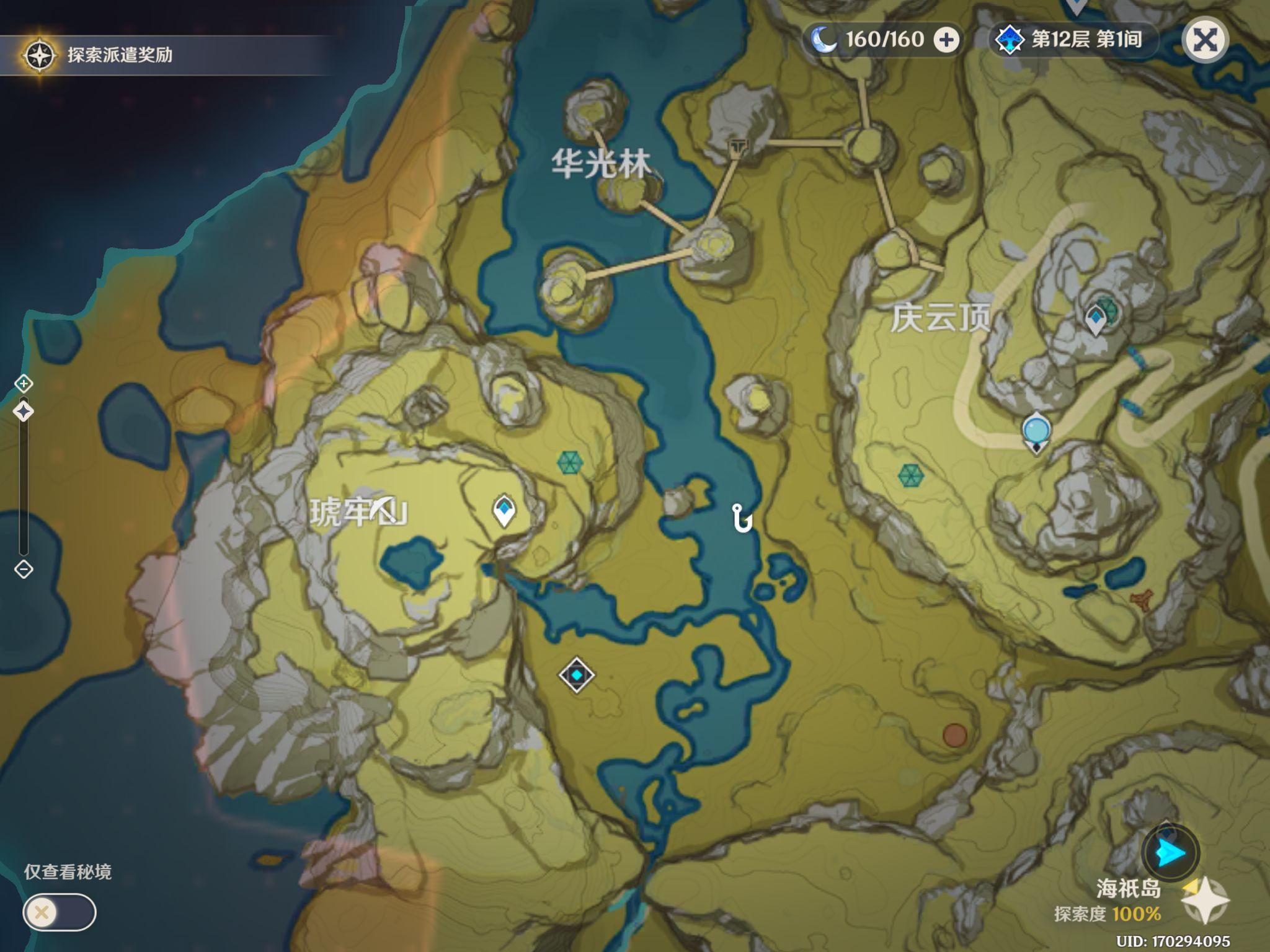Zoom out the map with minus button

[24, 569]
